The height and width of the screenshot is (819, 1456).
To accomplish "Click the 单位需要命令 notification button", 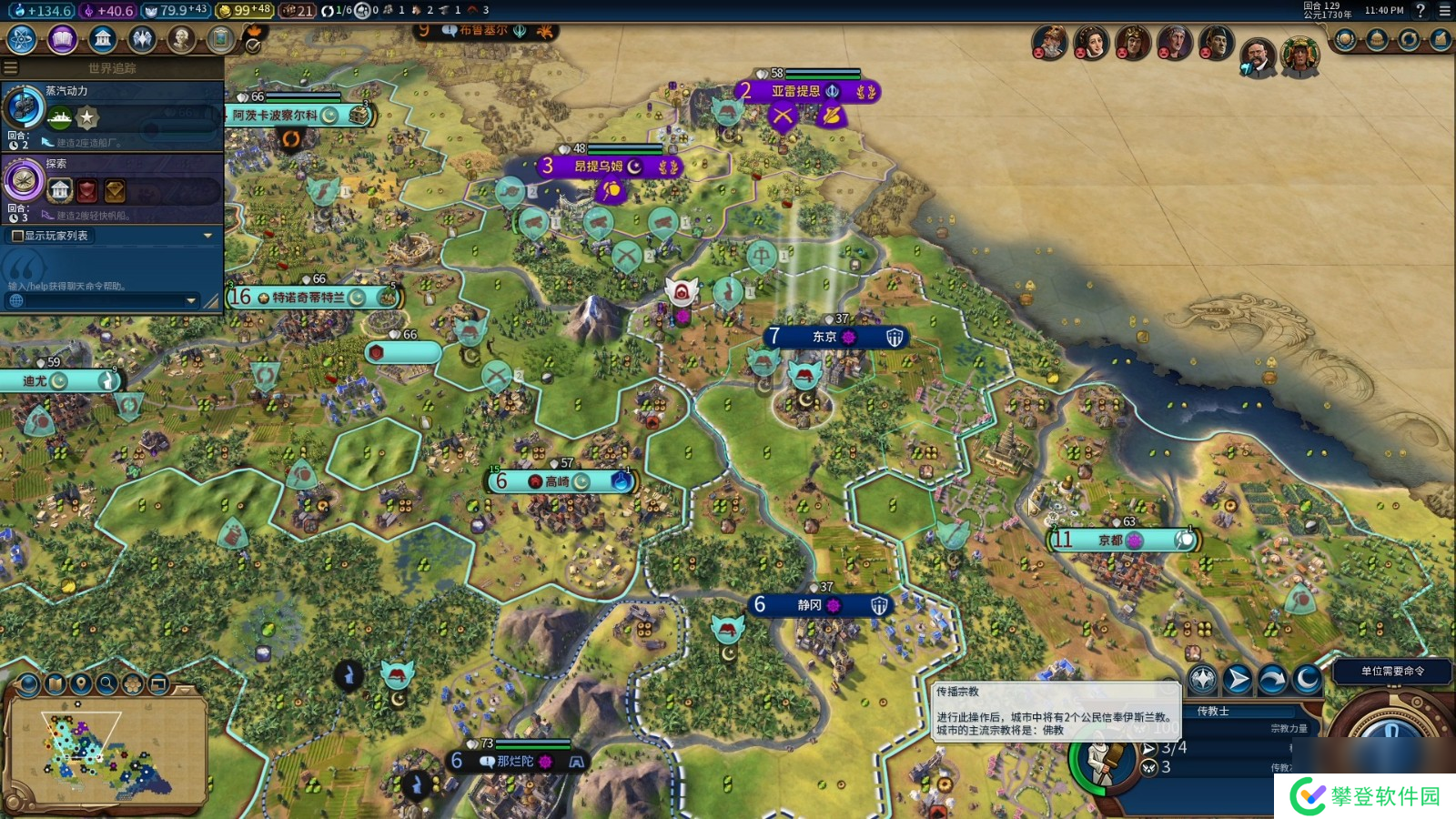I will [1392, 672].
